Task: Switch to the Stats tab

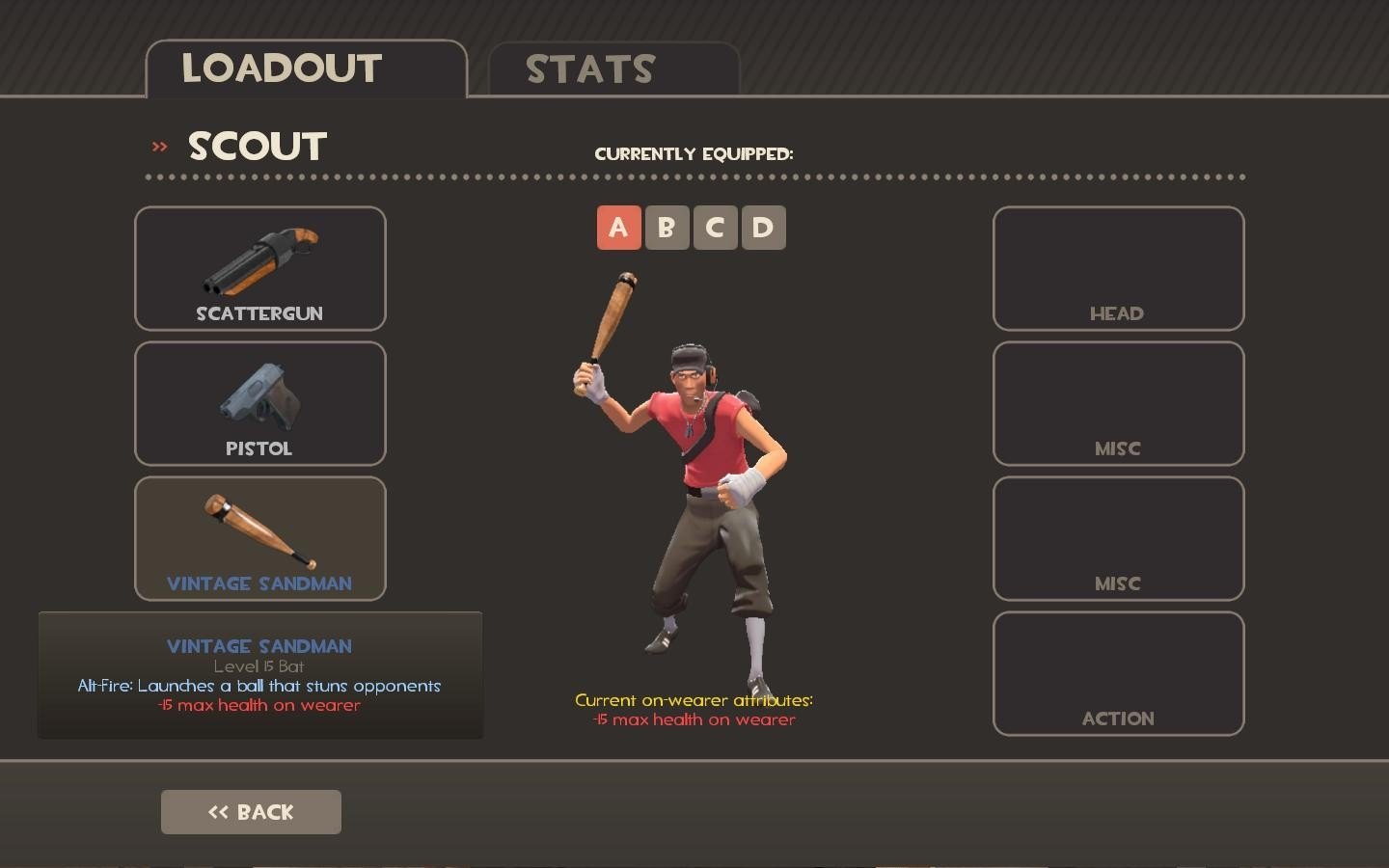Action: coord(613,69)
